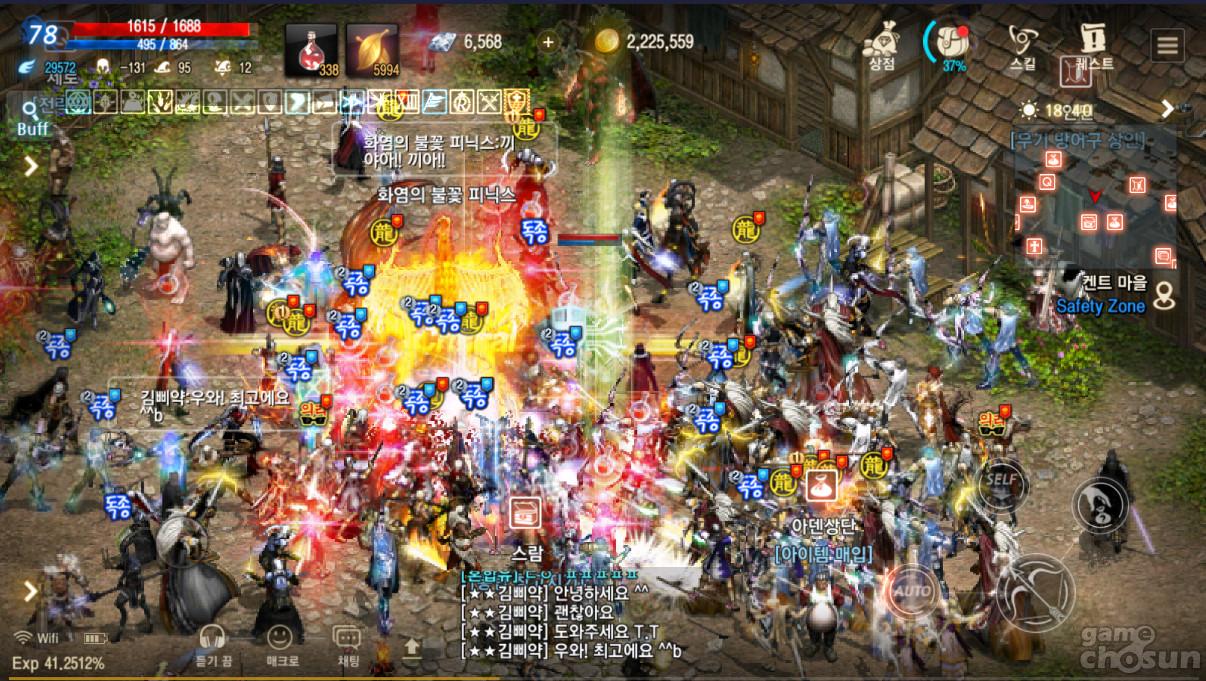Tap the location pin beside Safety Zone
This screenshot has height=681, width=1206.
[x=1164, y=294]
